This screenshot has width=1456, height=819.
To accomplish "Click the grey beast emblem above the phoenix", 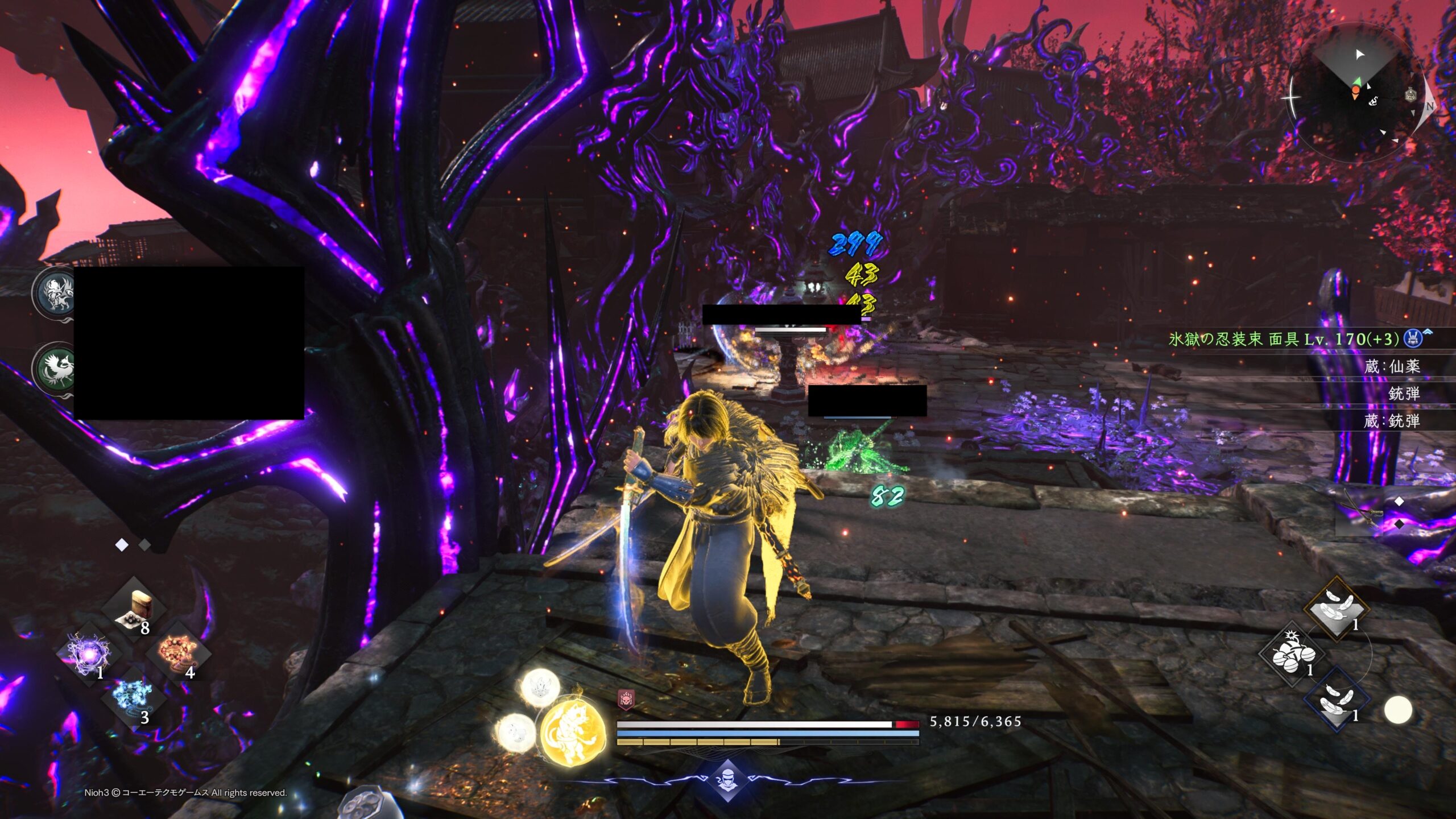I will click(x=55, y=293).
